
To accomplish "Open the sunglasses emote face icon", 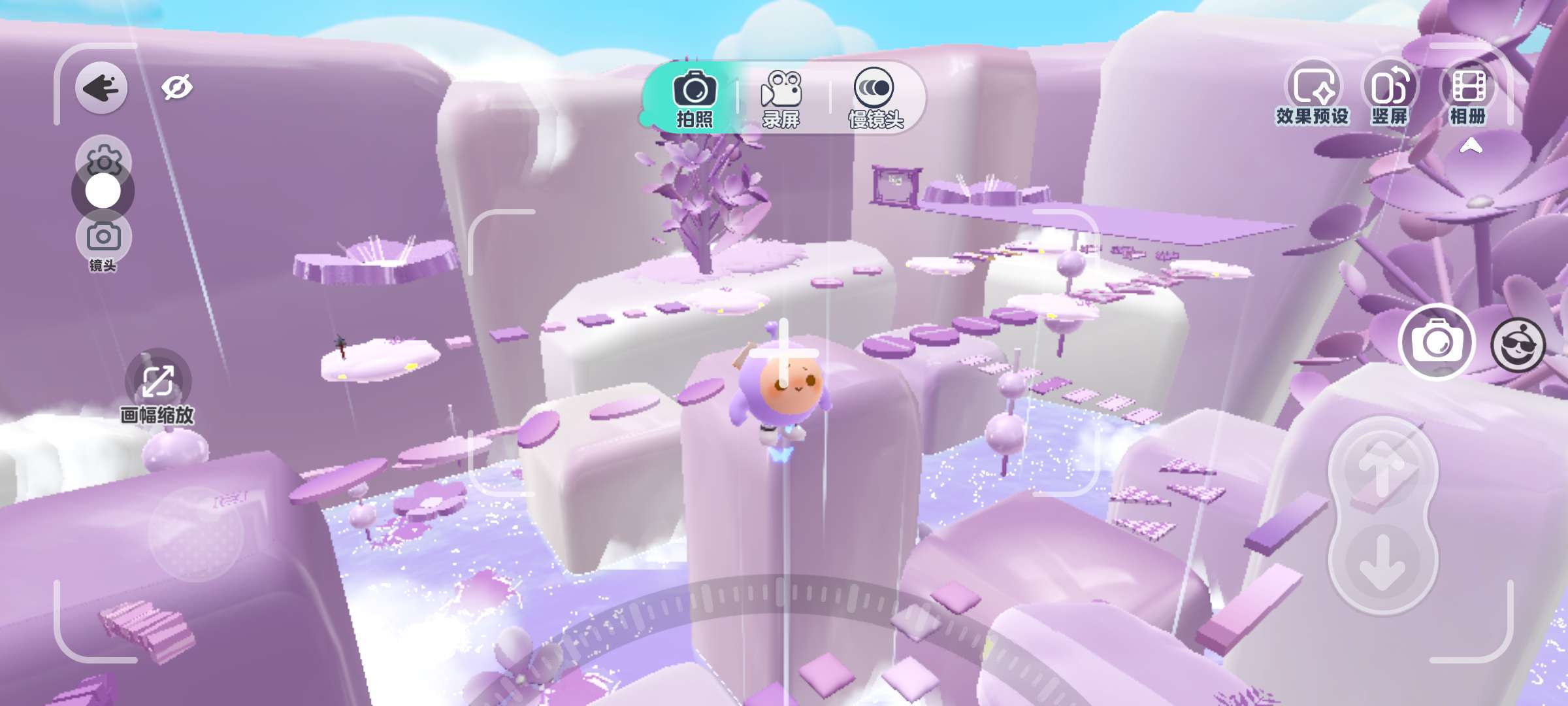I will click(1518, 345).
